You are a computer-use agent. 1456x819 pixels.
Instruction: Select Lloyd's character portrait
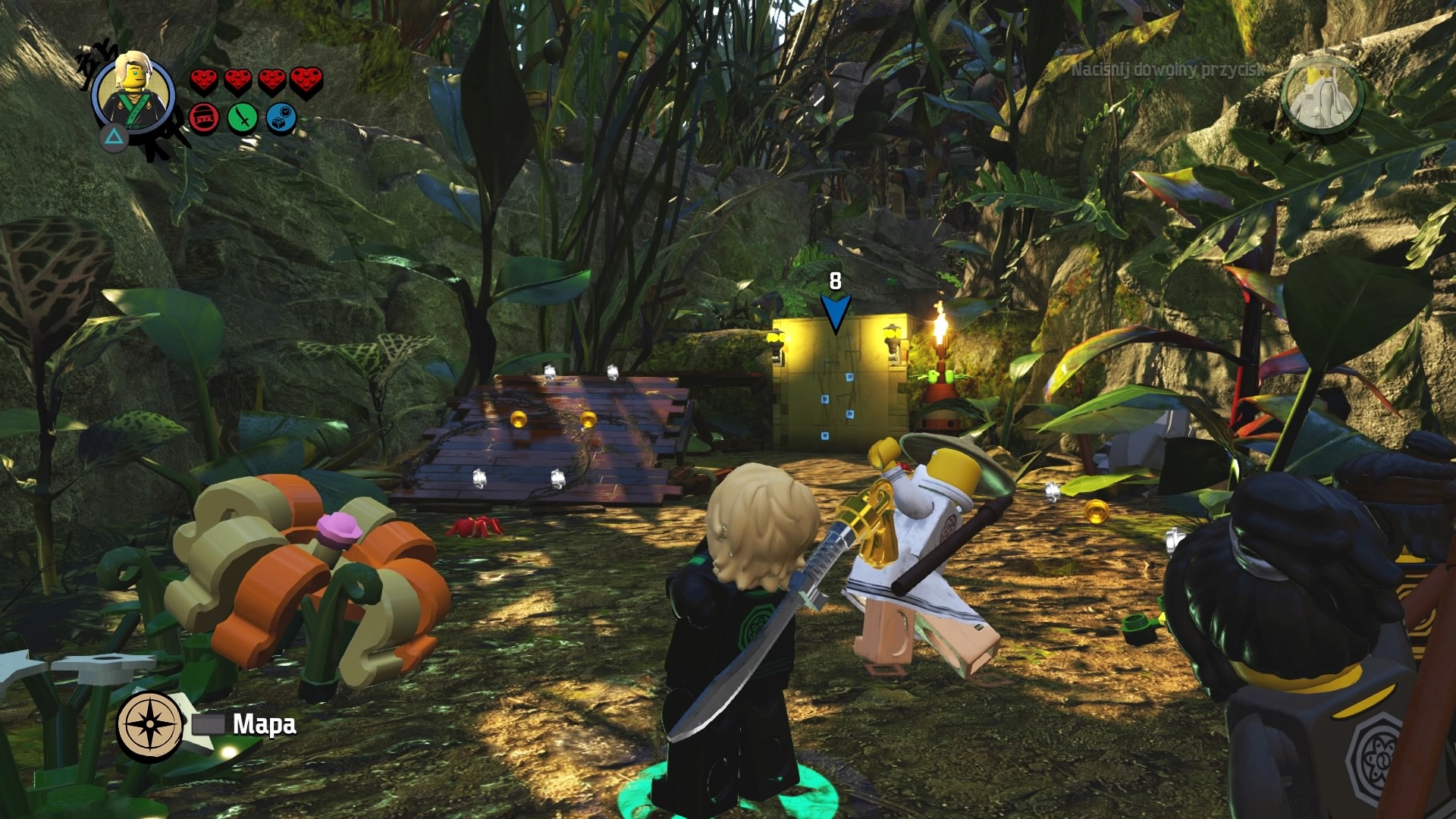tap(134, 93)
